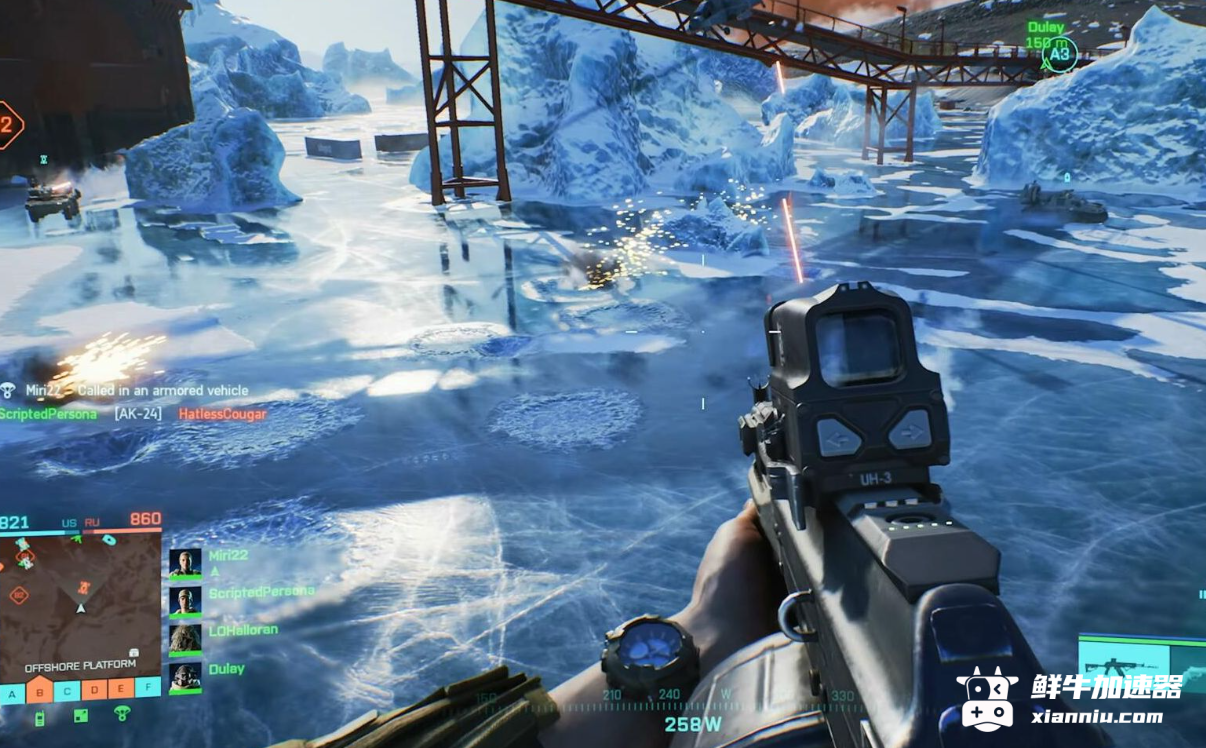Choose objective C on the flag strip
The width and height of the screenshot is (1206, 748).
pyautogui.click(x=66, y=689)
